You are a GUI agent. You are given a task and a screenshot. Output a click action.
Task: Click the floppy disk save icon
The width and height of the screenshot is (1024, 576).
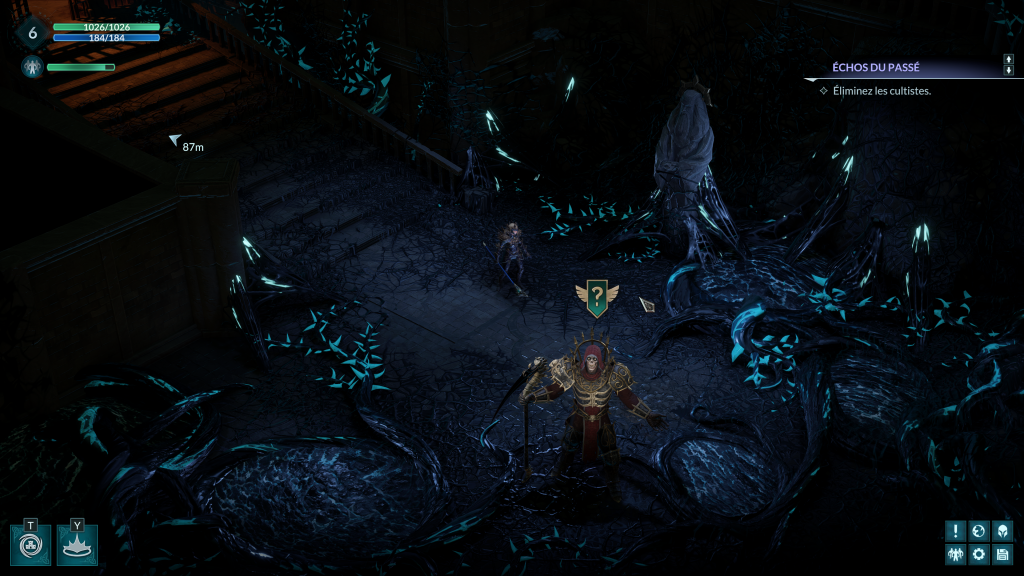point(1002,554)
